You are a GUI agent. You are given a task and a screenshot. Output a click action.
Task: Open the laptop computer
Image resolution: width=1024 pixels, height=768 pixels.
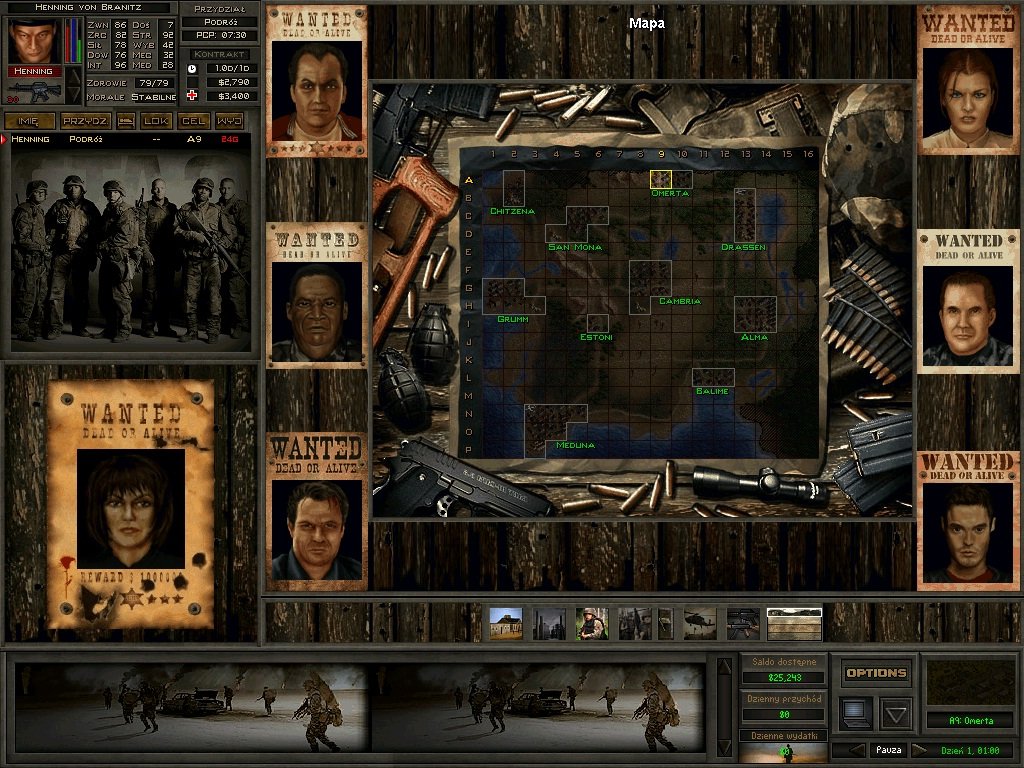(856, 712)
